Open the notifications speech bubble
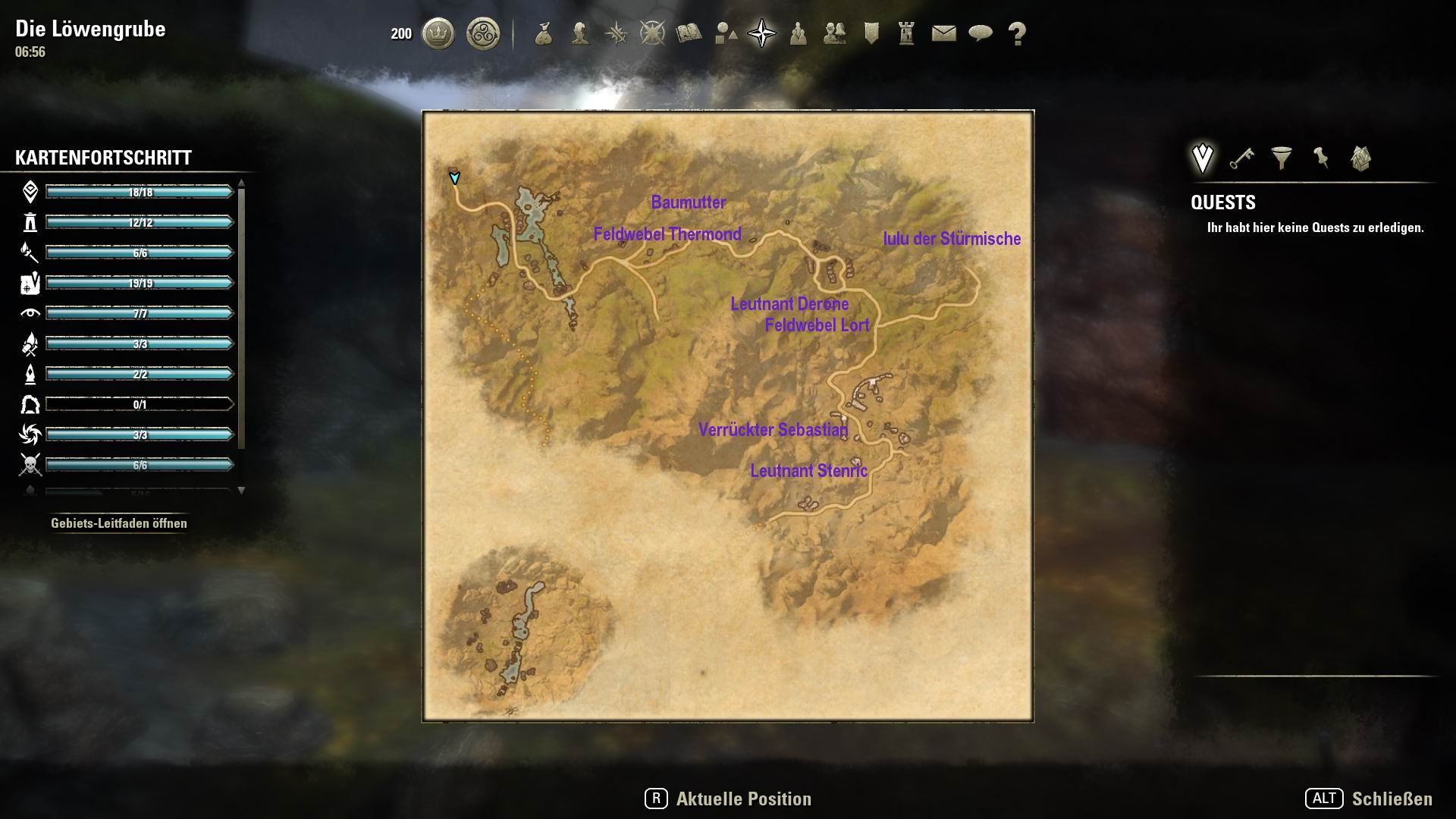Viewport: 1456px width, 819px height. (982, 33)
